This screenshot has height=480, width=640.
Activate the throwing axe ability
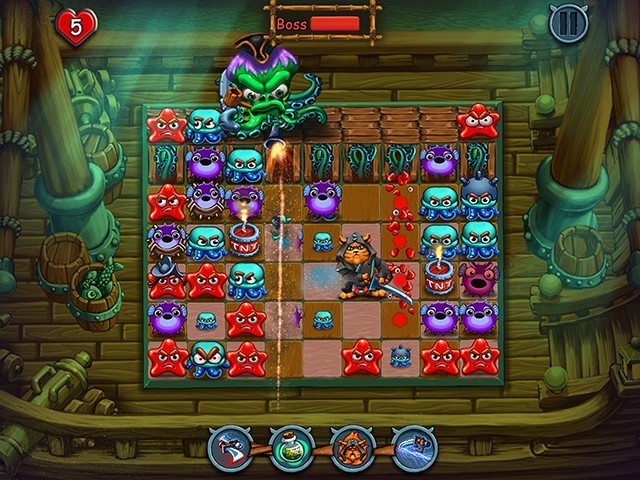(x=229, y=447)
